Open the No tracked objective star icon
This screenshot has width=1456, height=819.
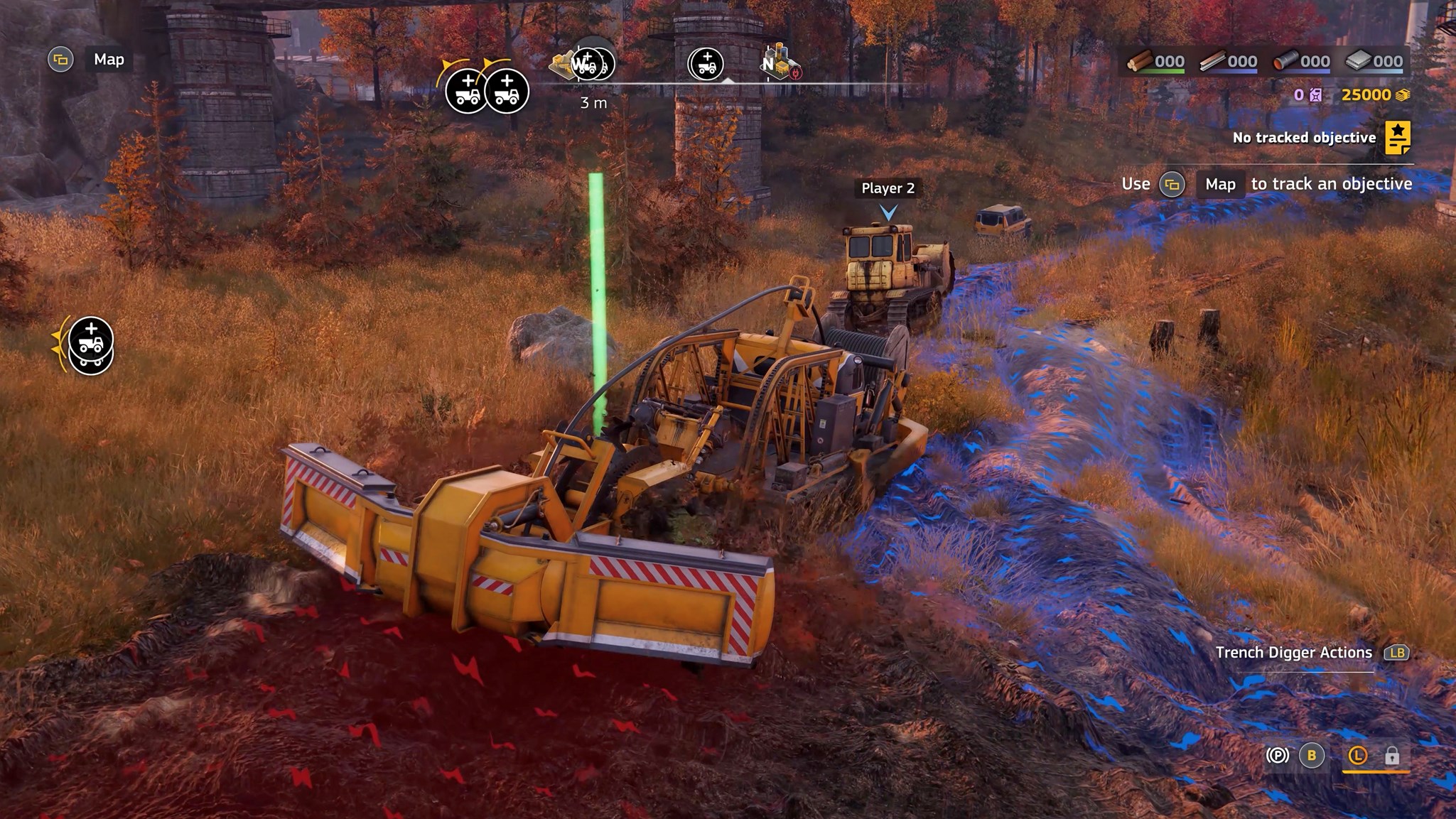click(x=1397, y=138)
